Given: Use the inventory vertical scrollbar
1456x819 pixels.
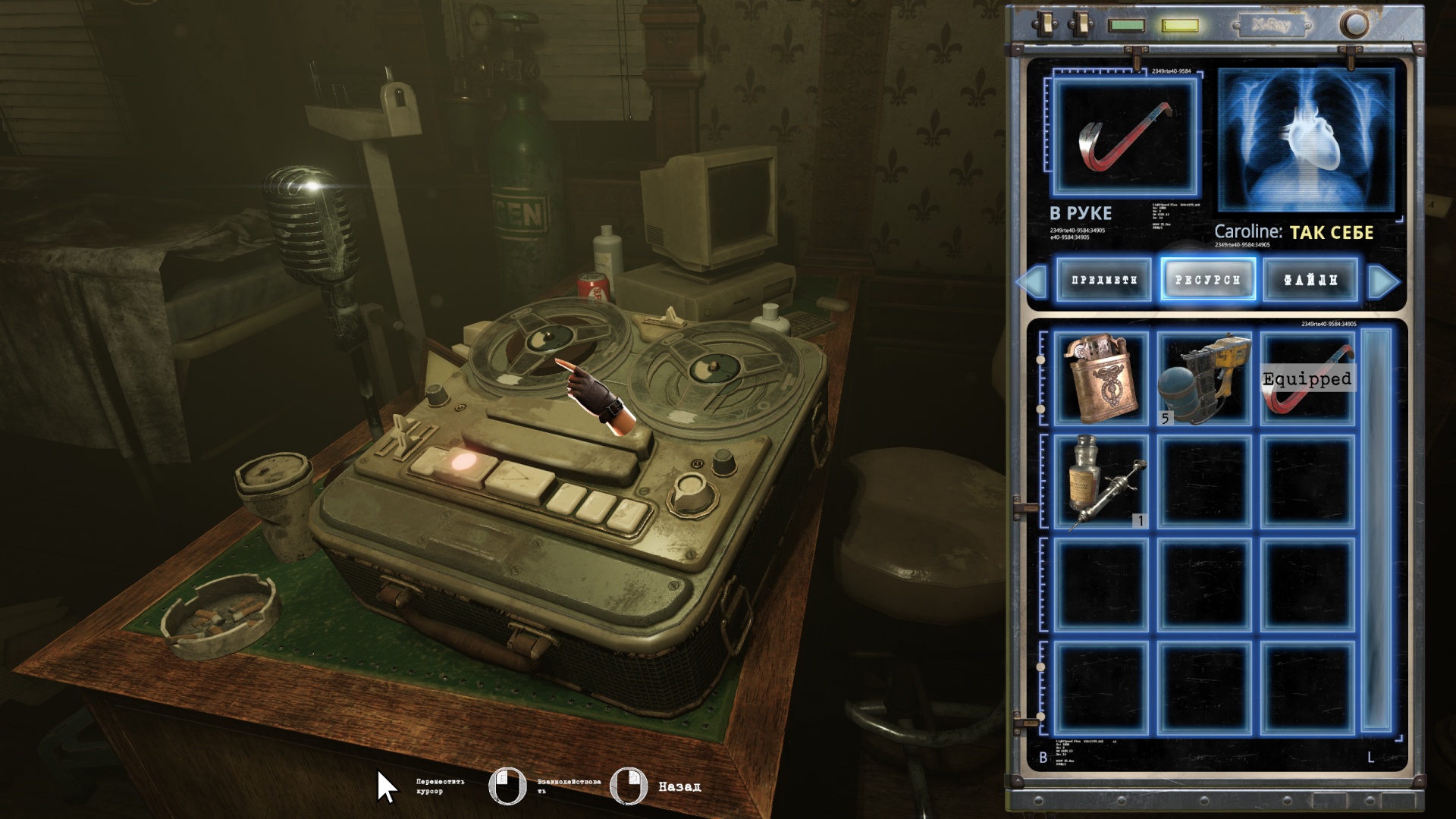Looking at the screenshot, I should coord(1376,529).
